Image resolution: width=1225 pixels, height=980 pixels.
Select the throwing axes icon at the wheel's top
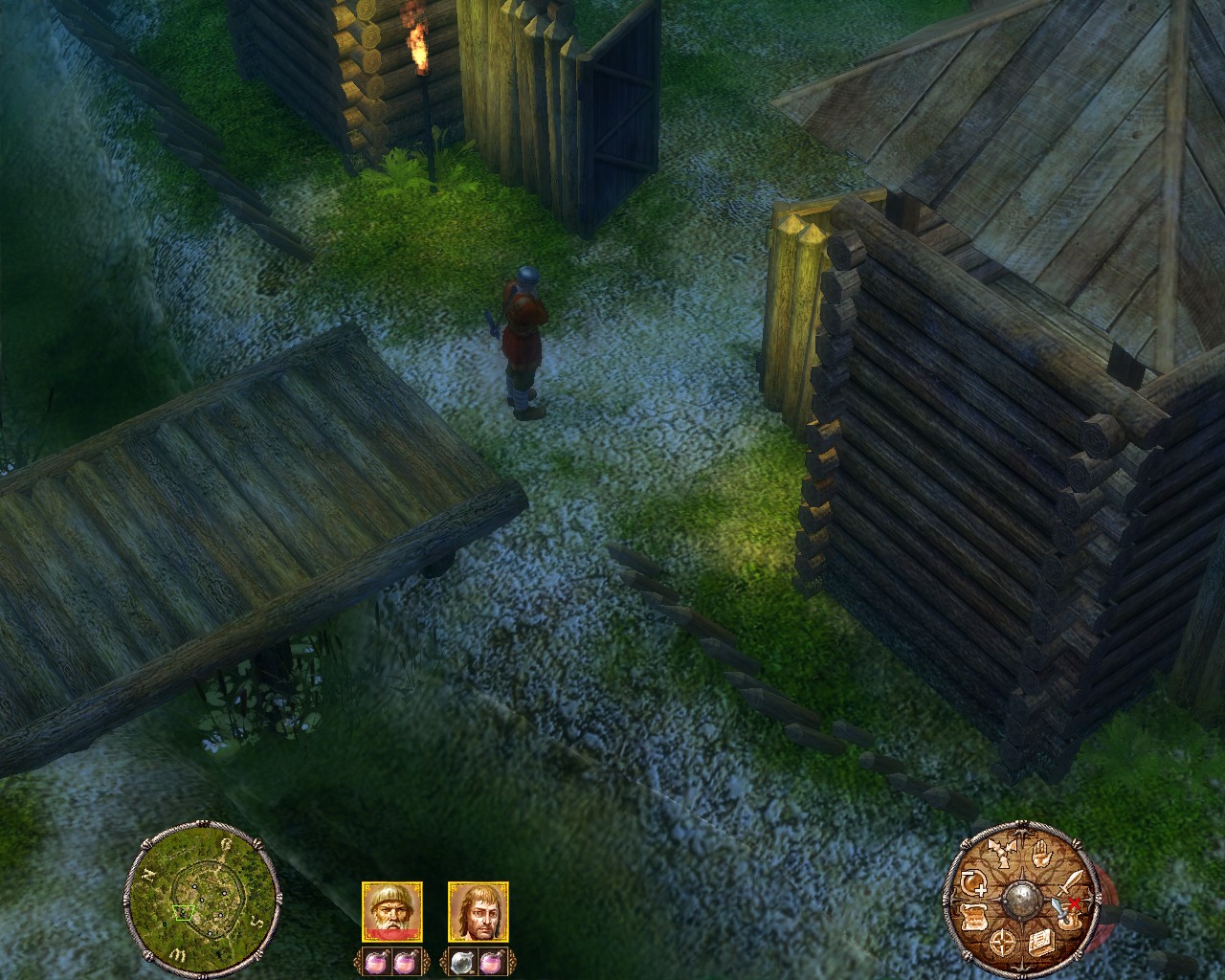click(x=1001, y=854)
